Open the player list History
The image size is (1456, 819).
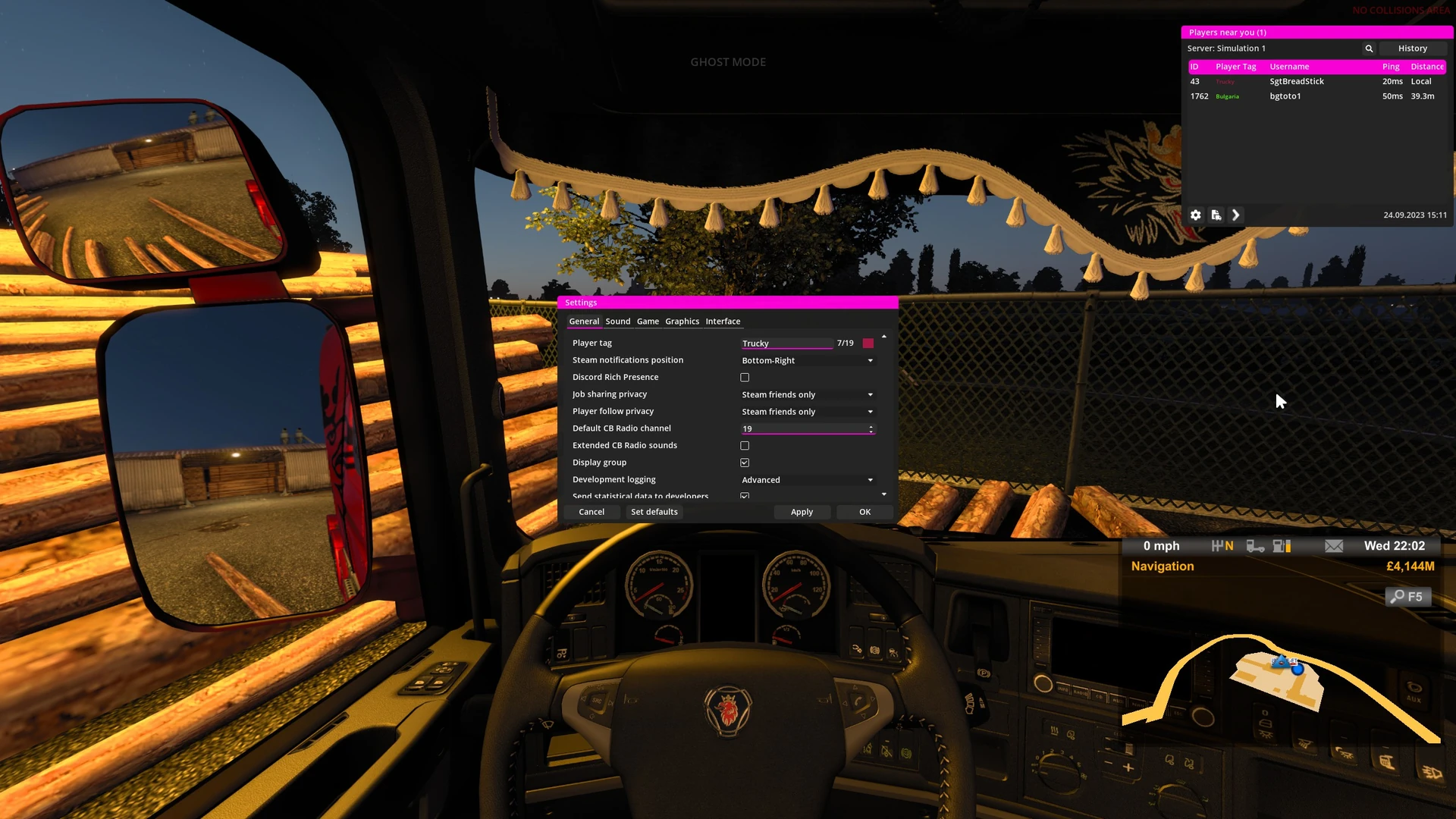1412,49
